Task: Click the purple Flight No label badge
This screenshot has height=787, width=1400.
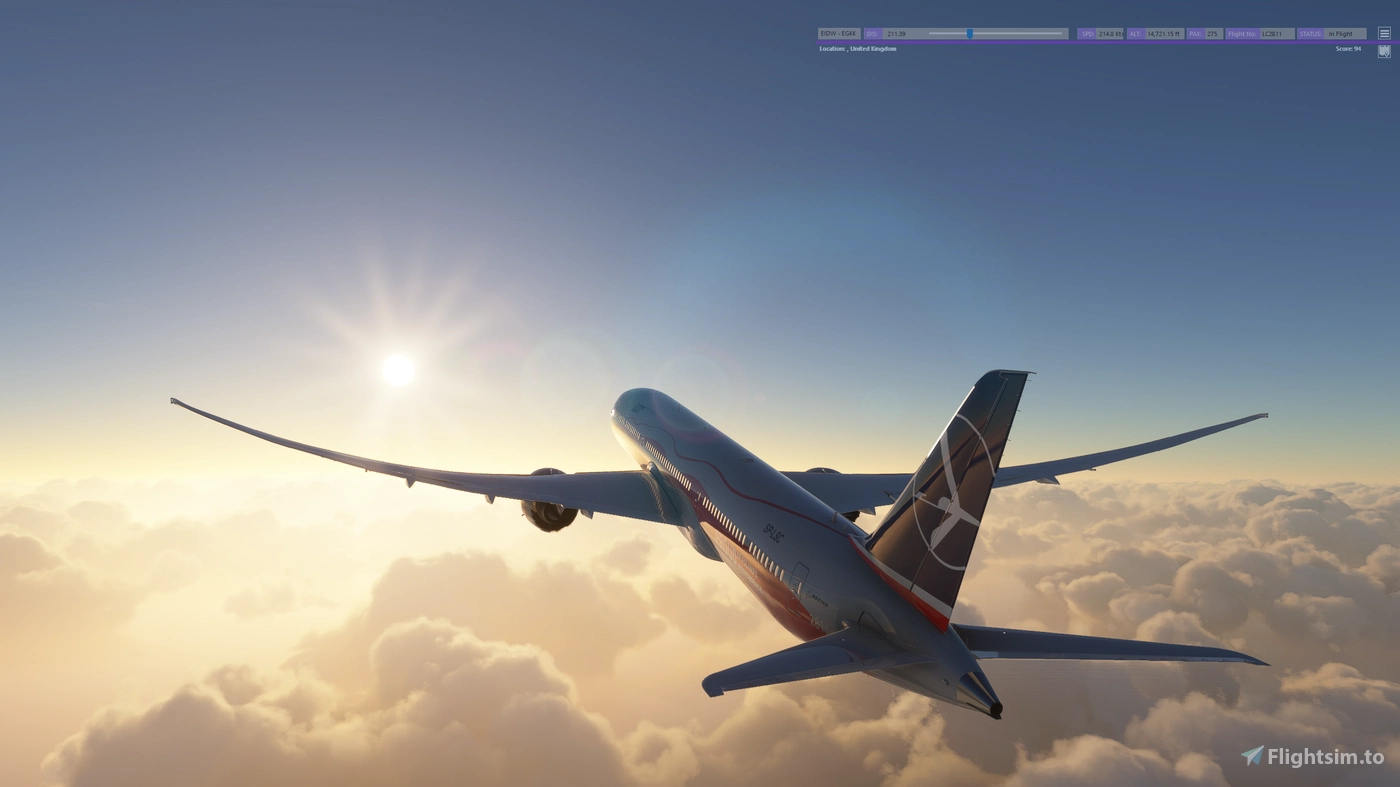Action: (x=1240, y=33)
